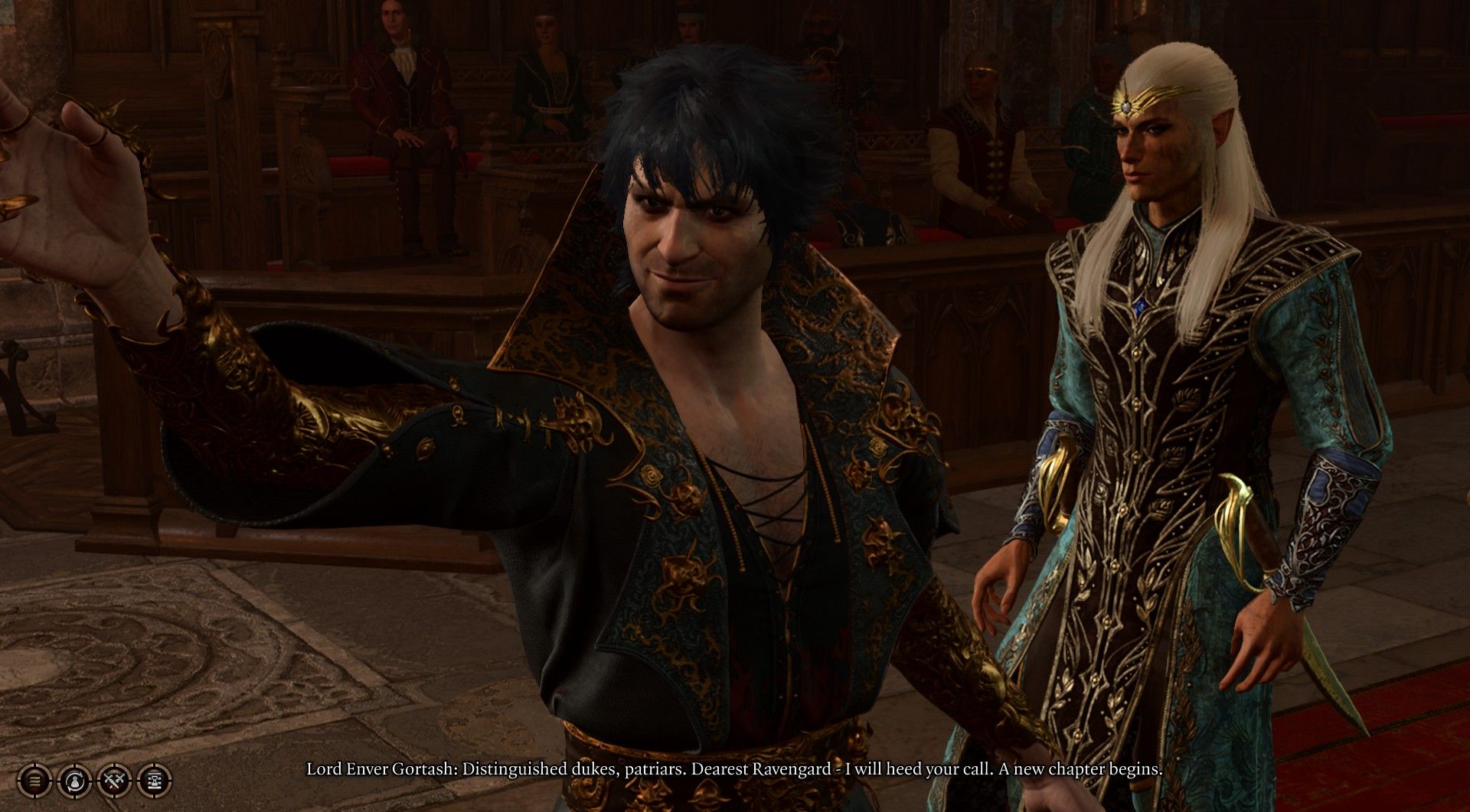Open the hourglass dialogue history icon

tap(155, 781)
